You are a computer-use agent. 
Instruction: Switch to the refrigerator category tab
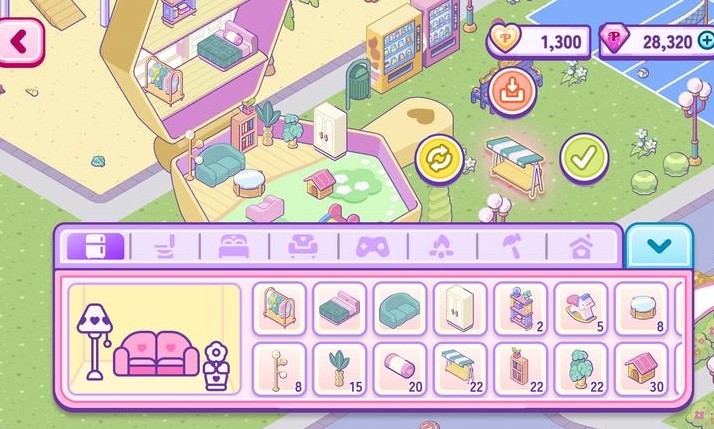[x=95, y=246]
